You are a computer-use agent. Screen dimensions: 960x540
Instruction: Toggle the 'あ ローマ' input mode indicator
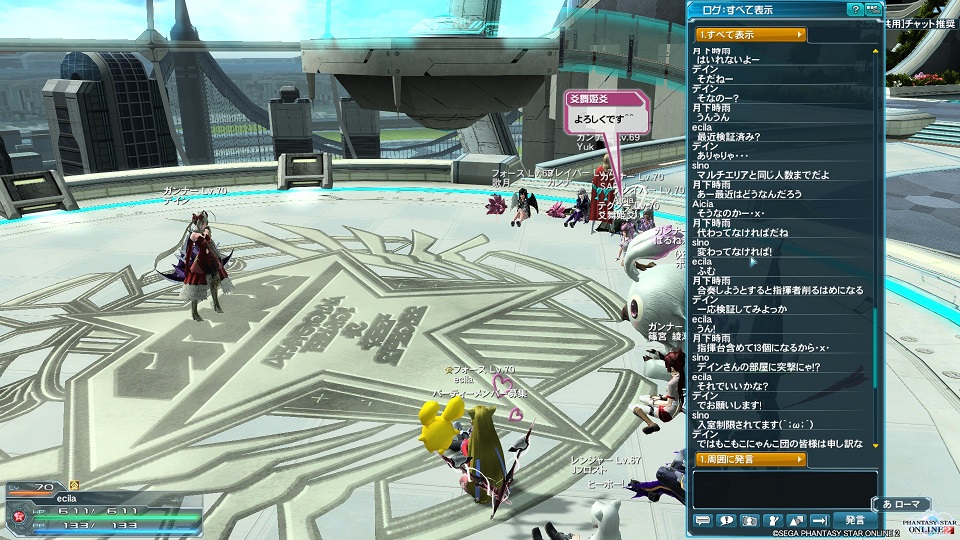click(x=903, y=504)
